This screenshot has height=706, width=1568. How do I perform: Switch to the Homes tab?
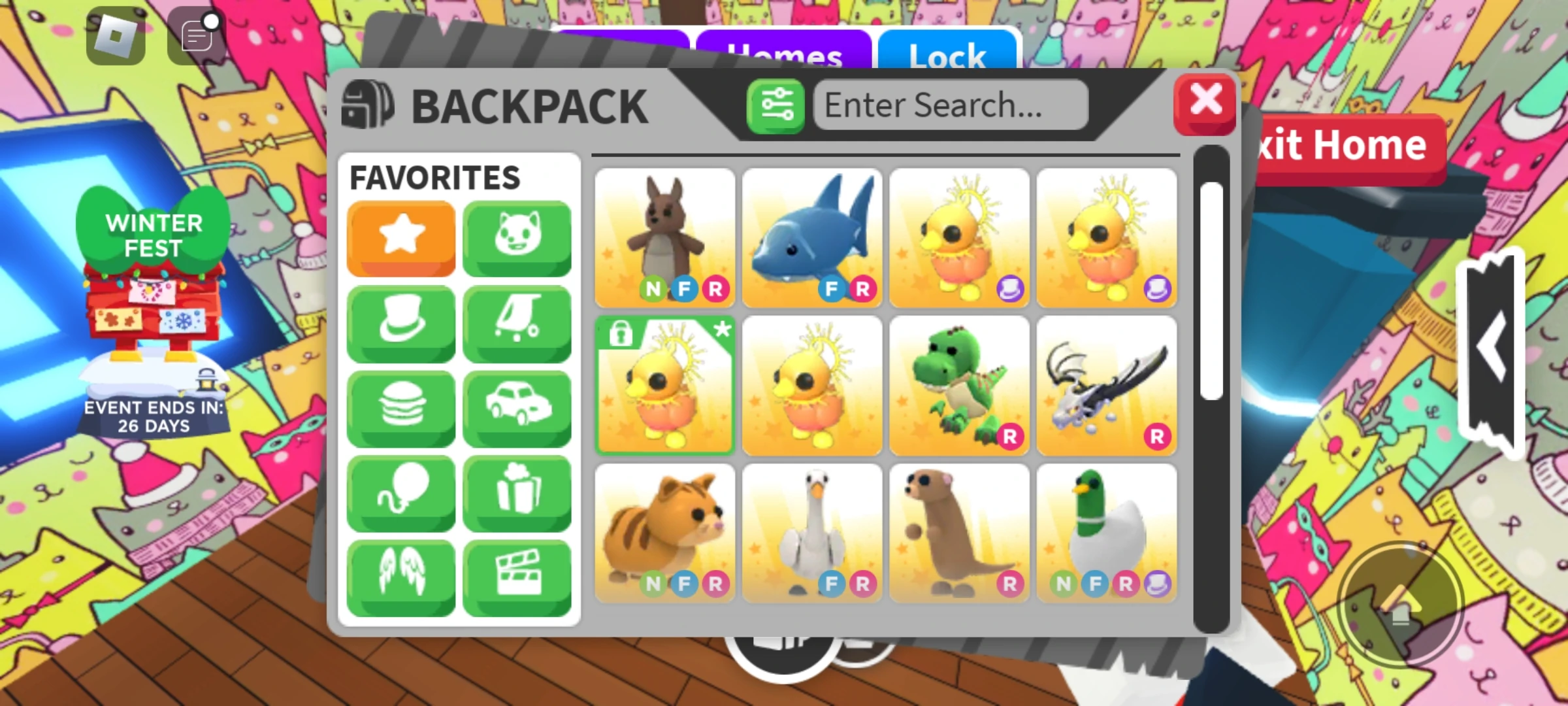click(x=784, y=56)
